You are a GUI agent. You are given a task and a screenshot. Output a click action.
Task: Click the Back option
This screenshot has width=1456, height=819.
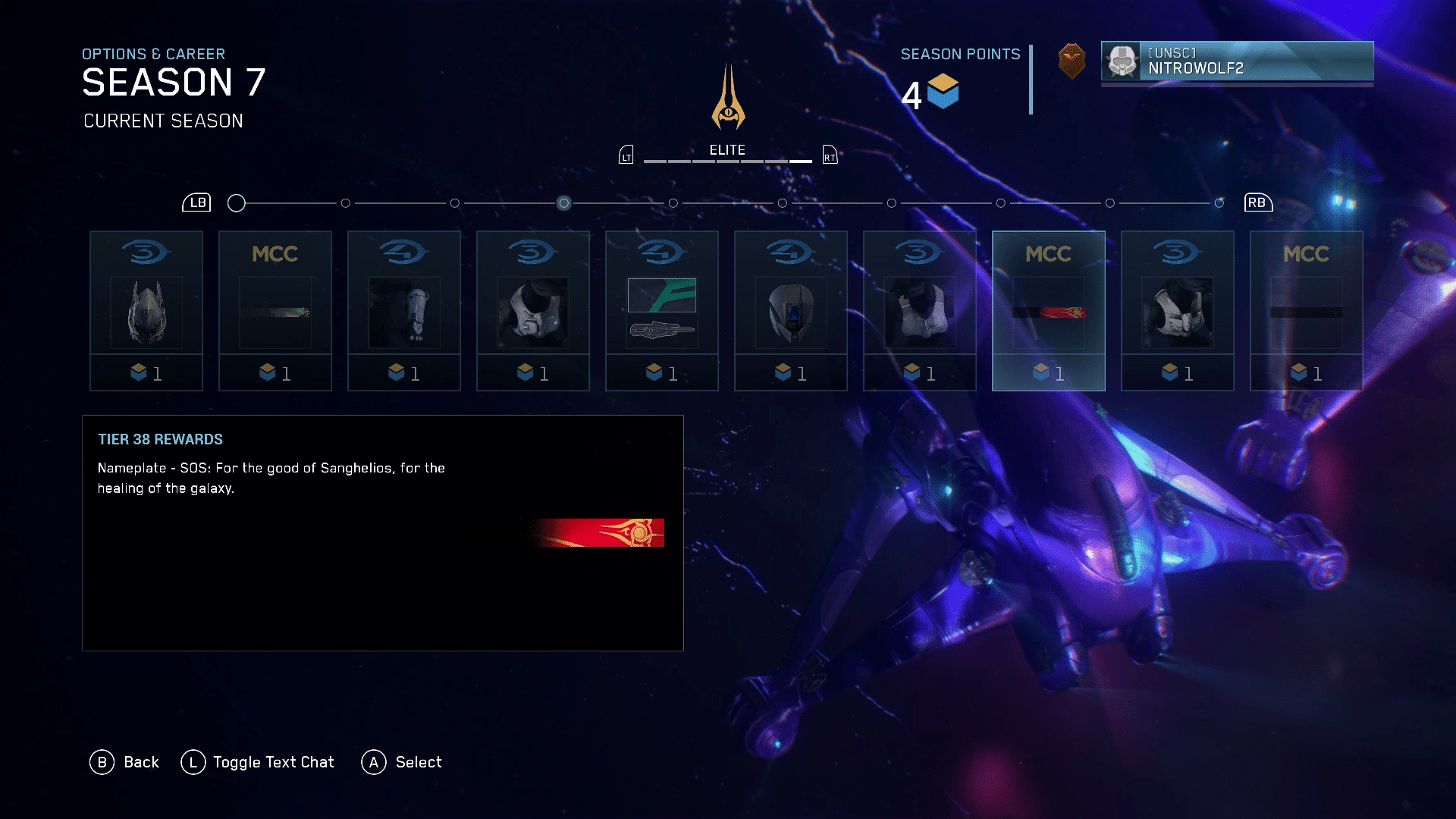125,762
